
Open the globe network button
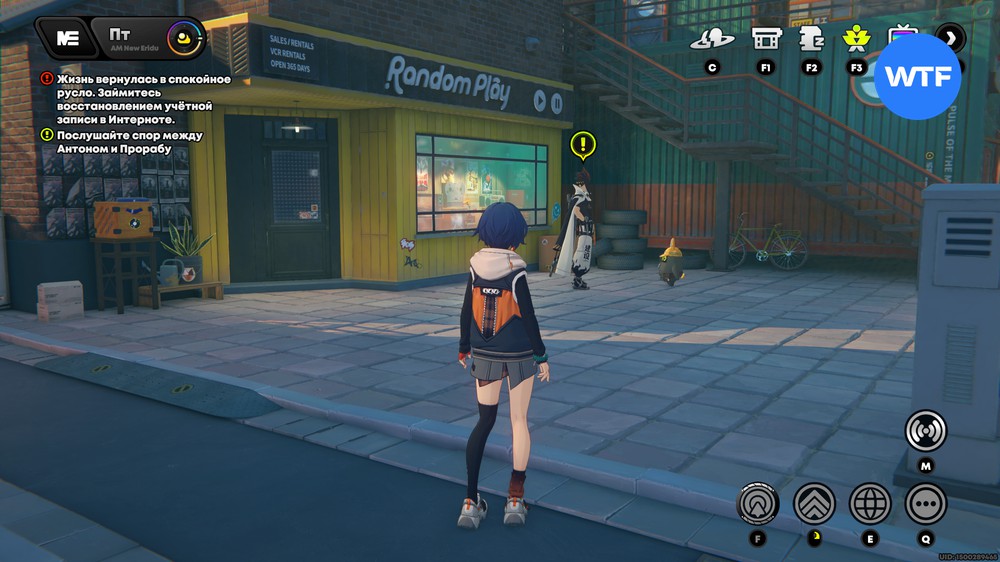[x=870, y=503]
